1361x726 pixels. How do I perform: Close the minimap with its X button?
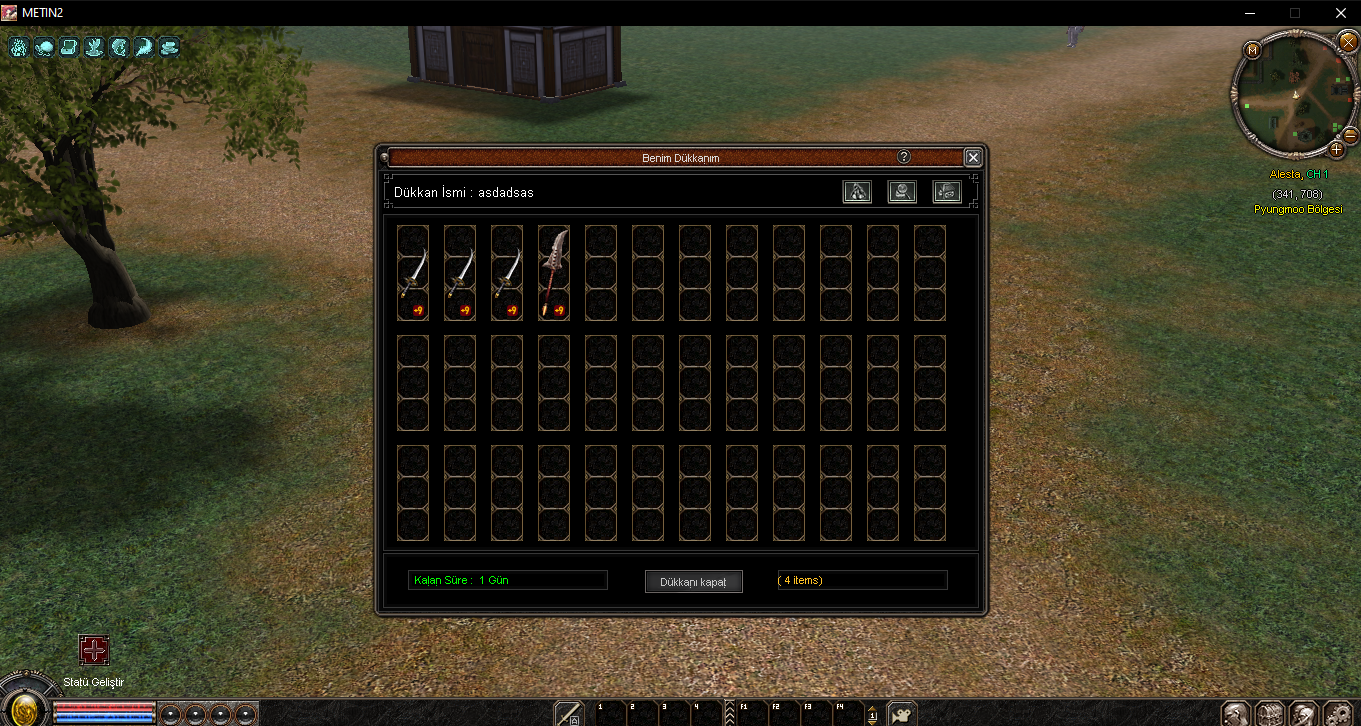coord(1347,41)
